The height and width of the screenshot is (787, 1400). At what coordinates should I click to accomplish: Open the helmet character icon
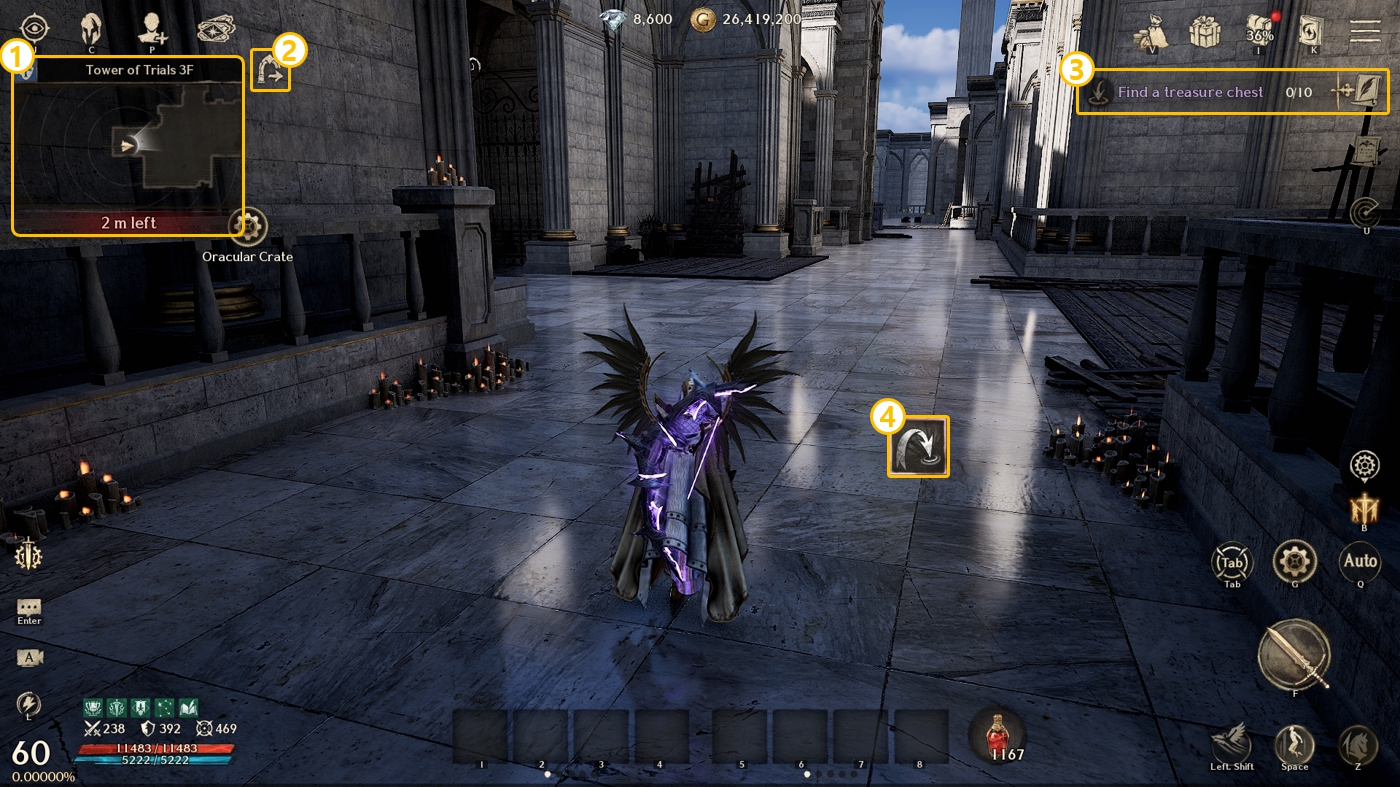pyautogui.click(x=91, y=27)
